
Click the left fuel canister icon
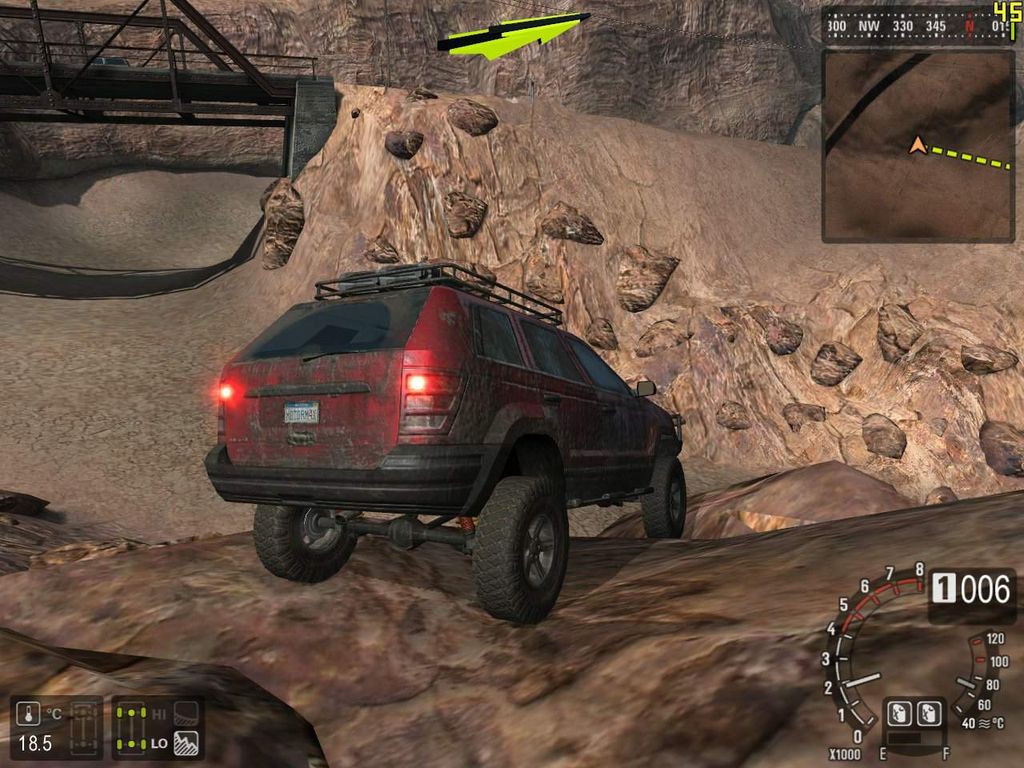pos(899,713)
